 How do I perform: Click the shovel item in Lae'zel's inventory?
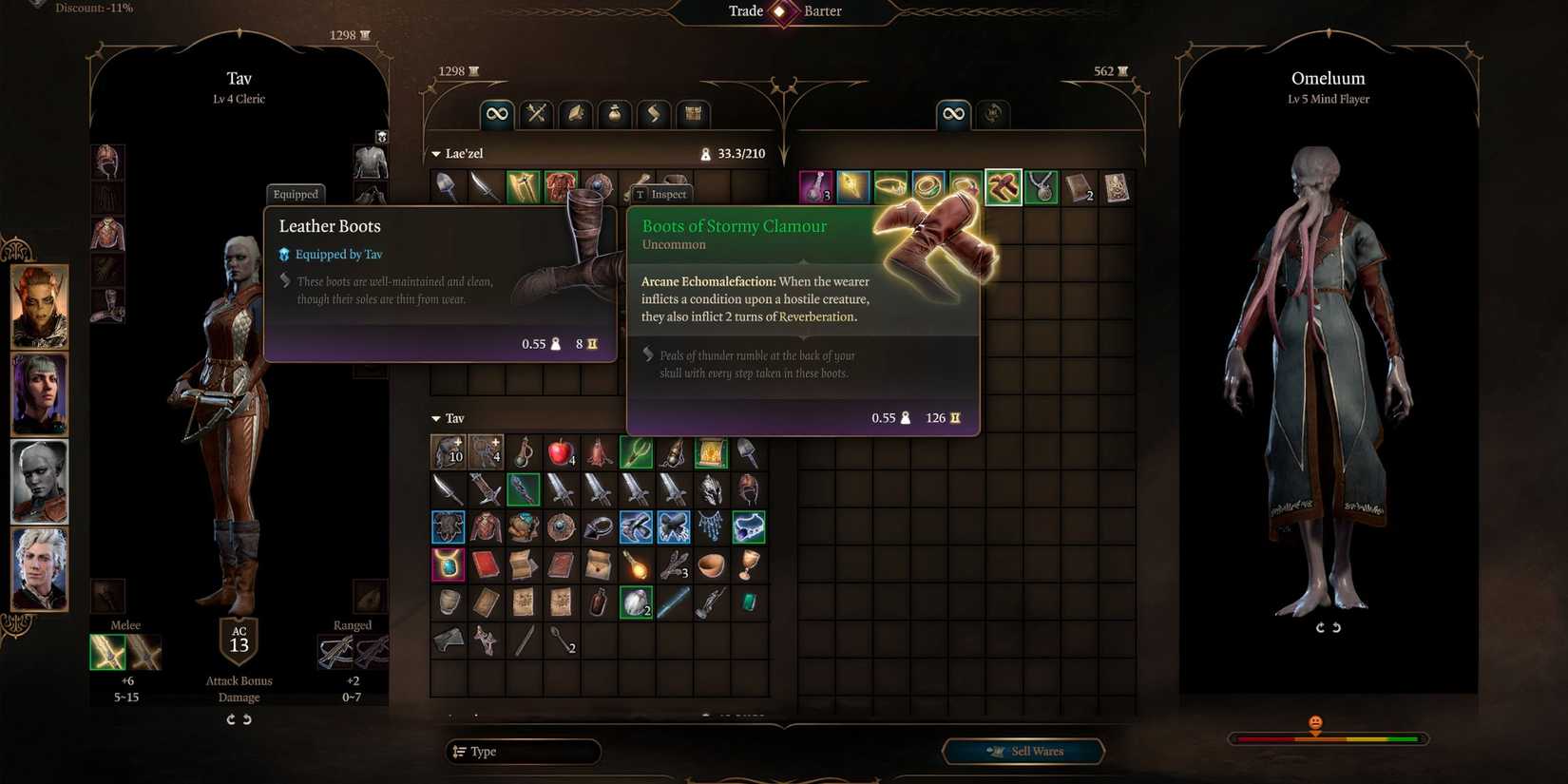(448, 186)
